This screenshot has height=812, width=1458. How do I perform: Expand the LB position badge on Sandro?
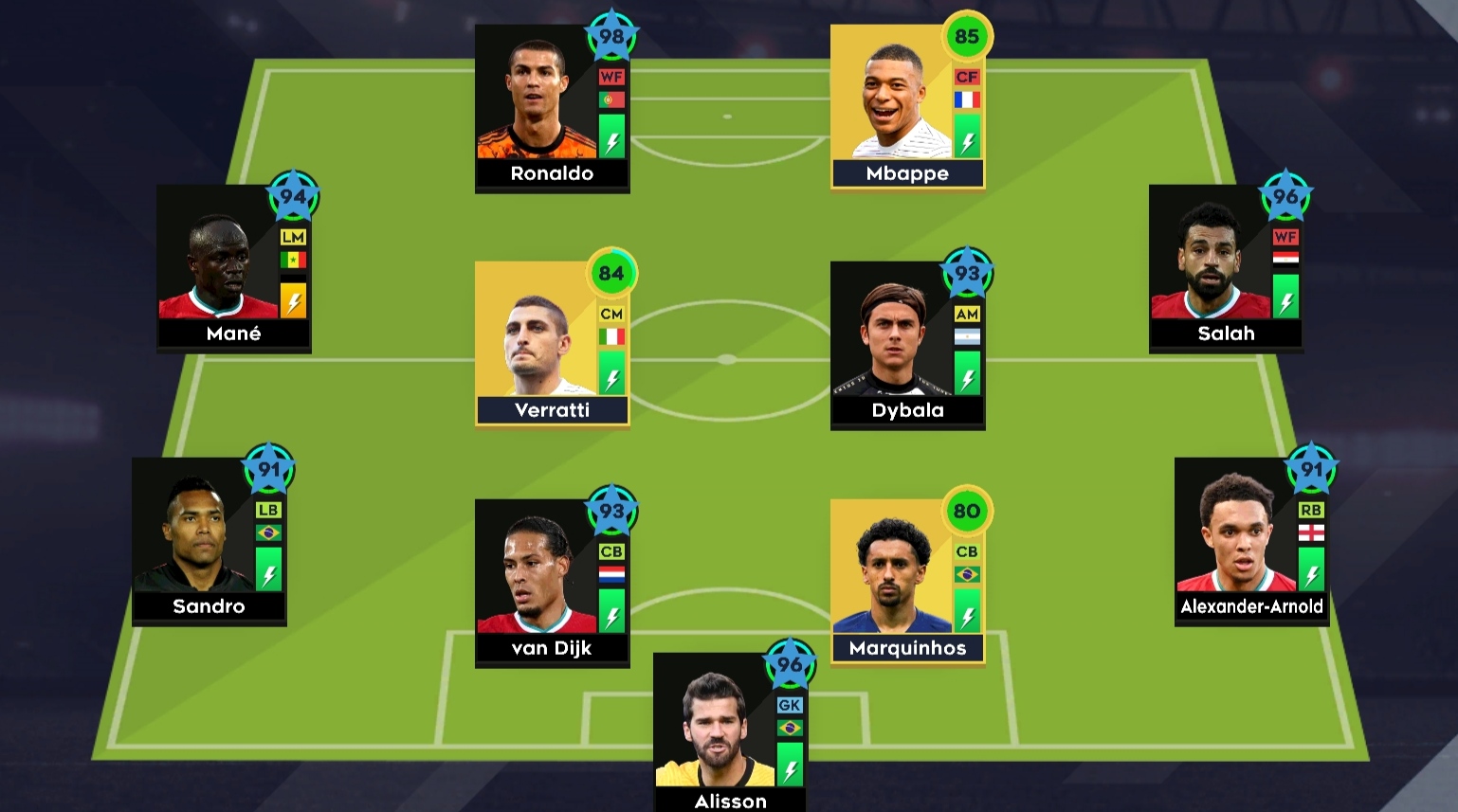click(268, 512)
